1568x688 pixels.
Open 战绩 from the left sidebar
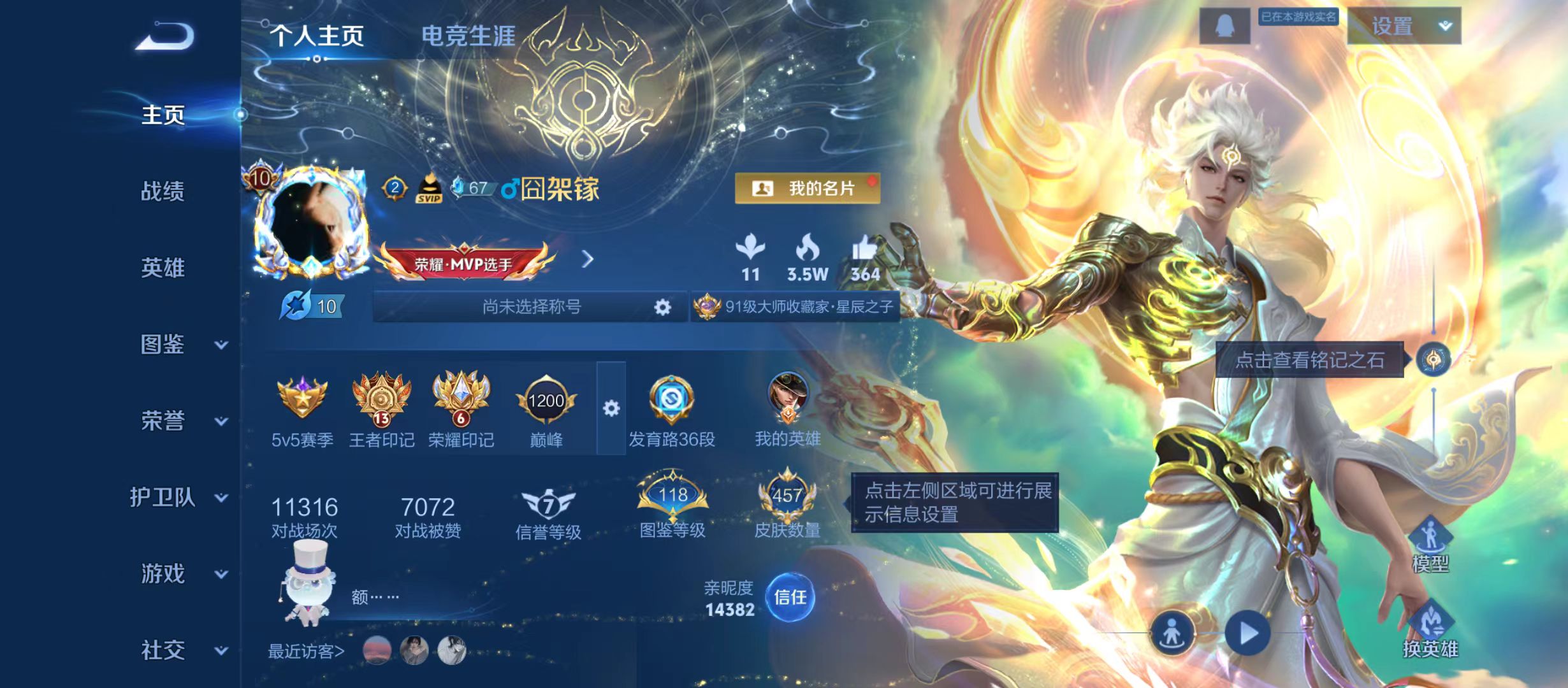tap(163, 192)
